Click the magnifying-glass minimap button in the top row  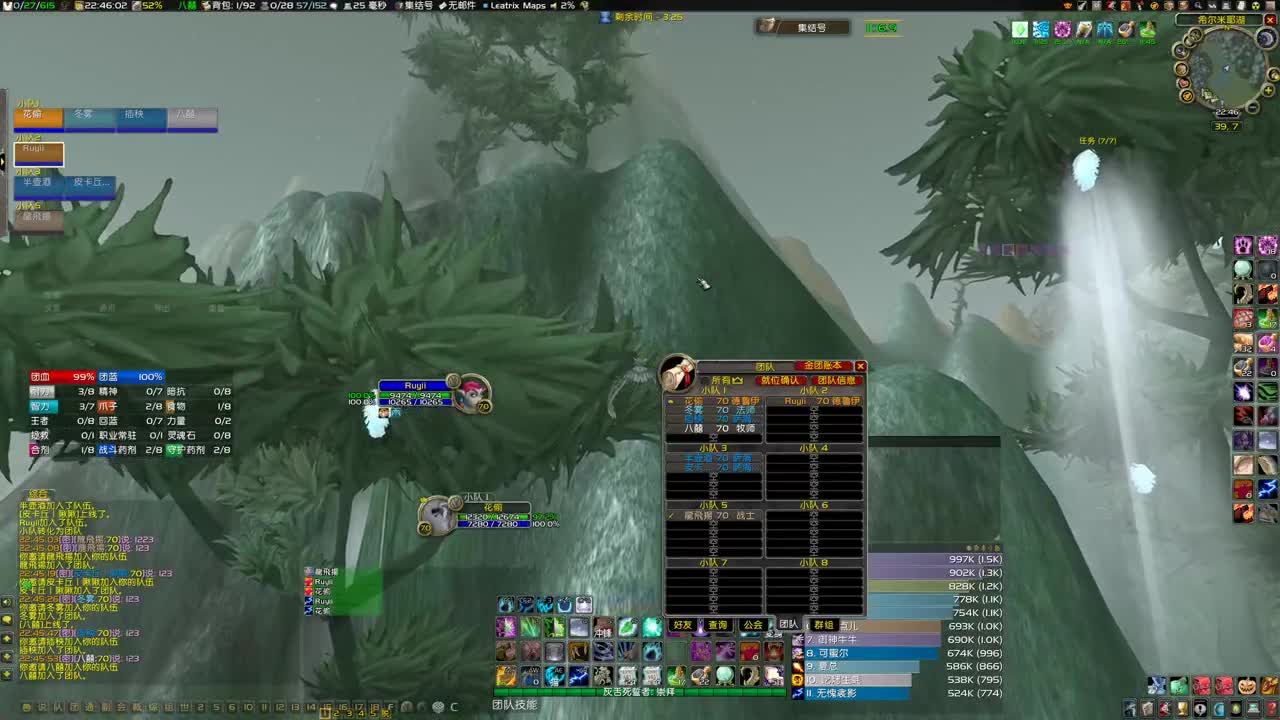(x=1197, y=5)
